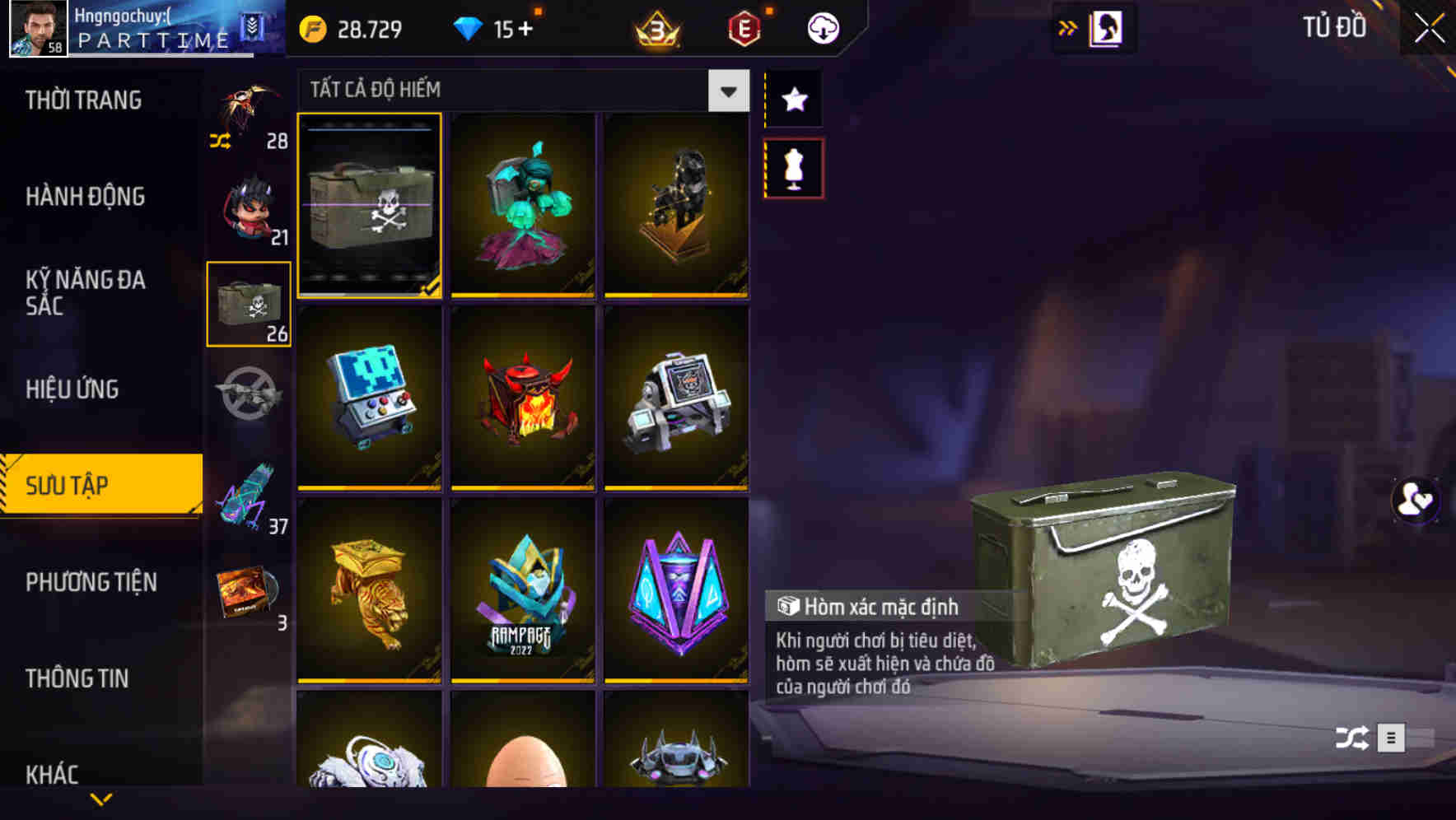Toggle the shuffle option at bottom right
The width and height of the screenshot is (1456, 820).
[x=1349, y=738]
